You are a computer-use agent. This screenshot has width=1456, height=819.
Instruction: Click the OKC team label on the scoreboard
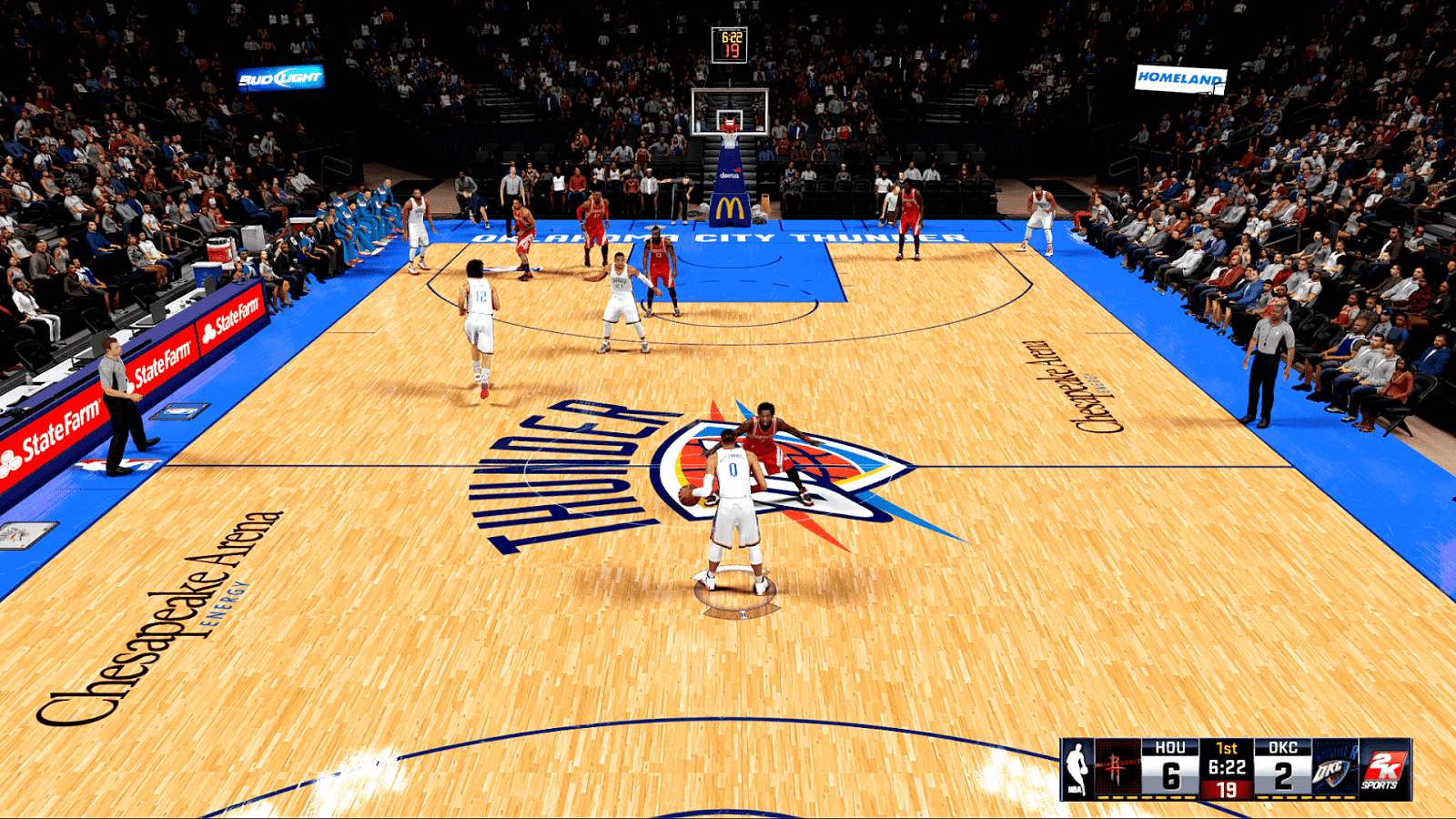[1283, 746]
